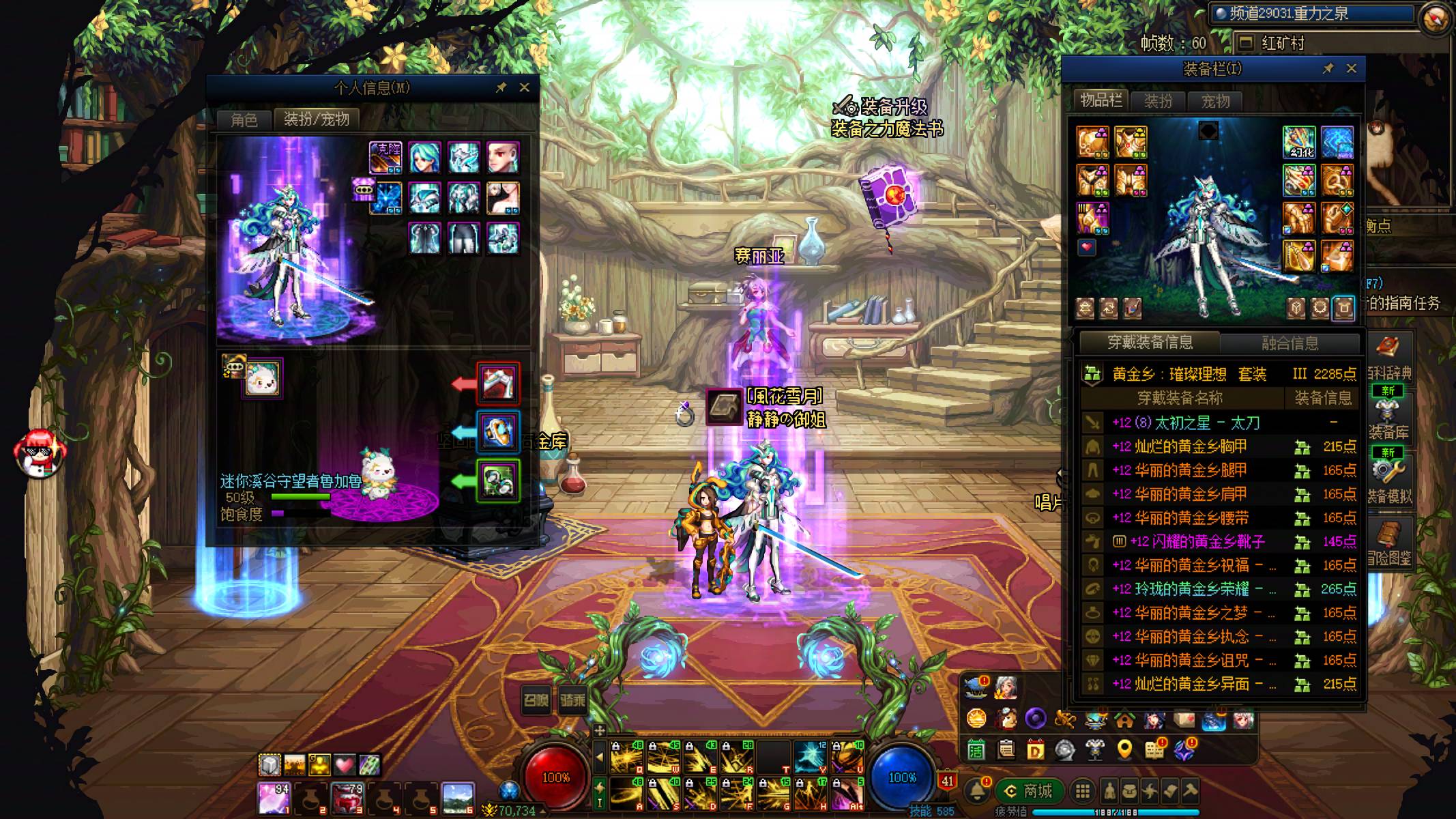Click the 召唤 summon button
Screen dimensions: 1456x819
pyautogui.click(x=536, y=700)
